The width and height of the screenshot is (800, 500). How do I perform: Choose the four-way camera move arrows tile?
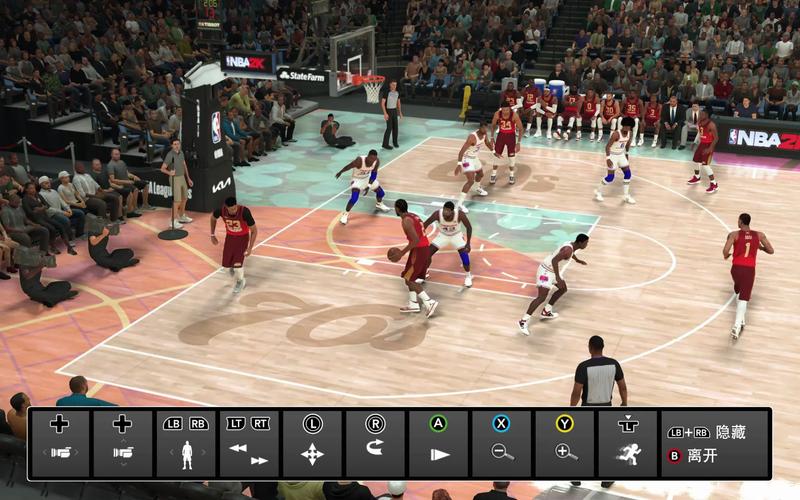312,443
